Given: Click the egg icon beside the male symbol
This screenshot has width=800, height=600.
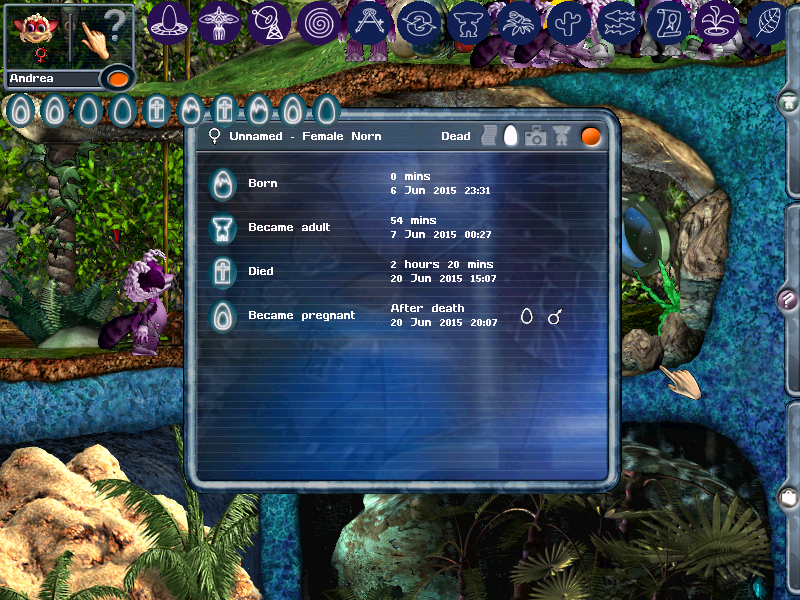Looking at the screenshot, I should (527, 316).
